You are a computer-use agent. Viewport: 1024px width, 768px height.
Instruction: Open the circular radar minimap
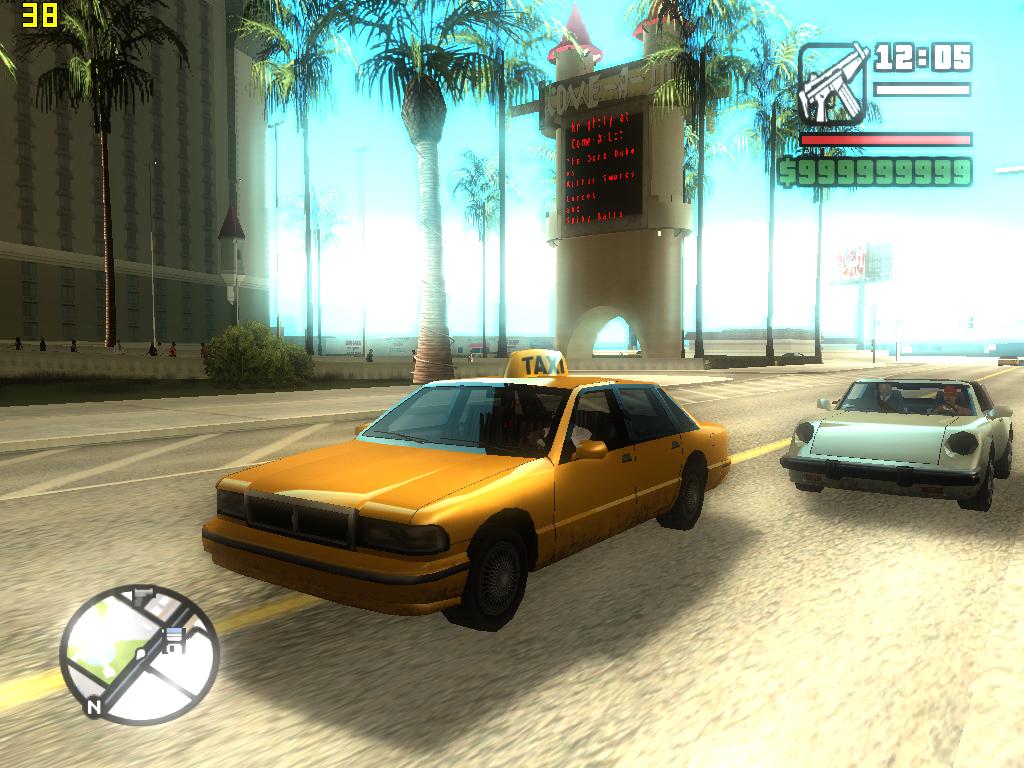coord(138,654)
